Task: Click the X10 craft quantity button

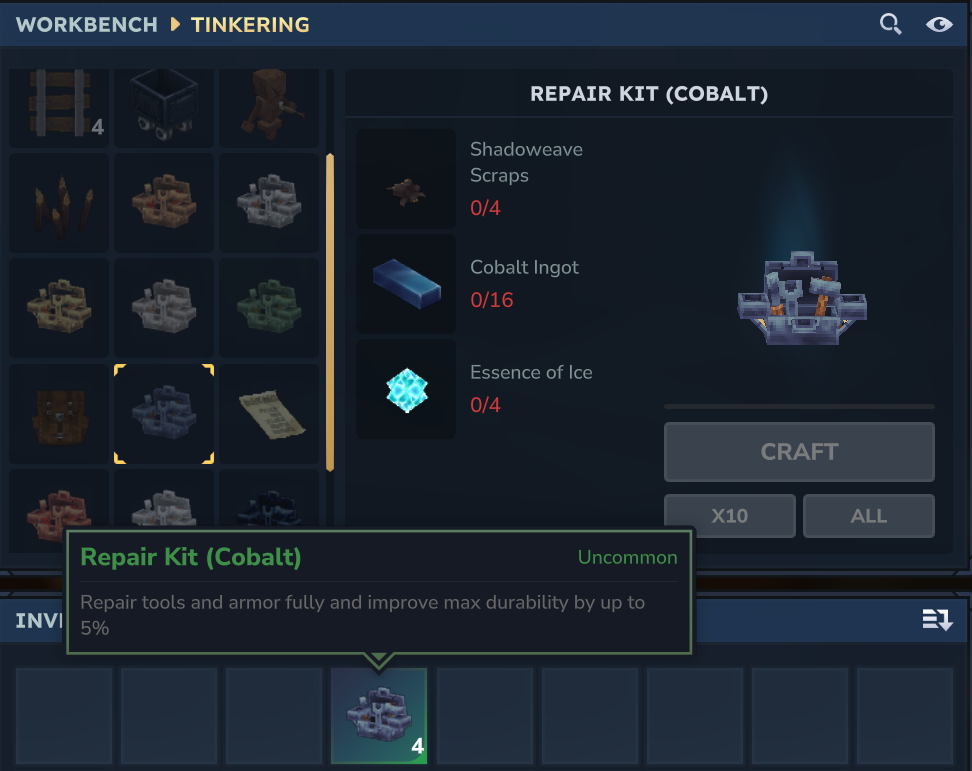Action: (730, 516)
